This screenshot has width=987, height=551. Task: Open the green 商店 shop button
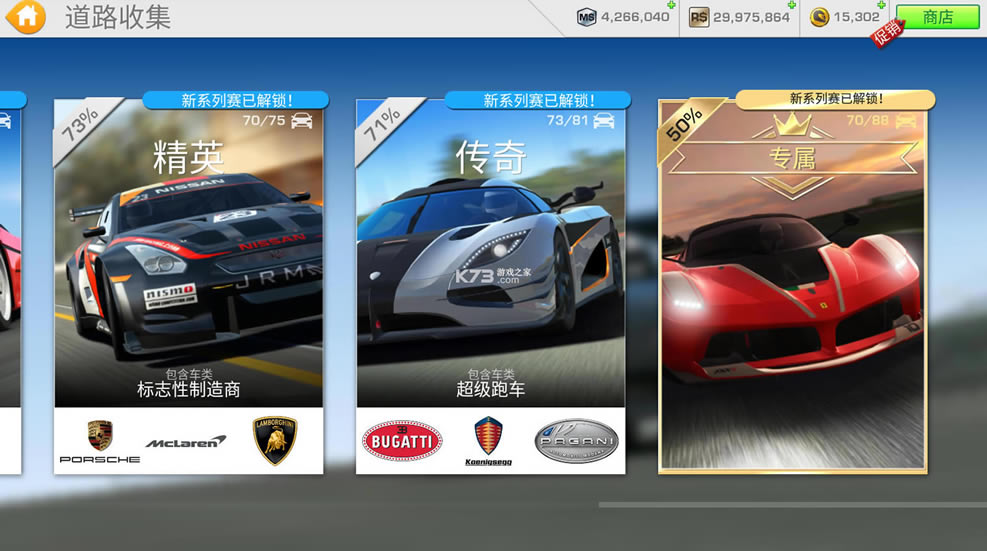[937, 17]
